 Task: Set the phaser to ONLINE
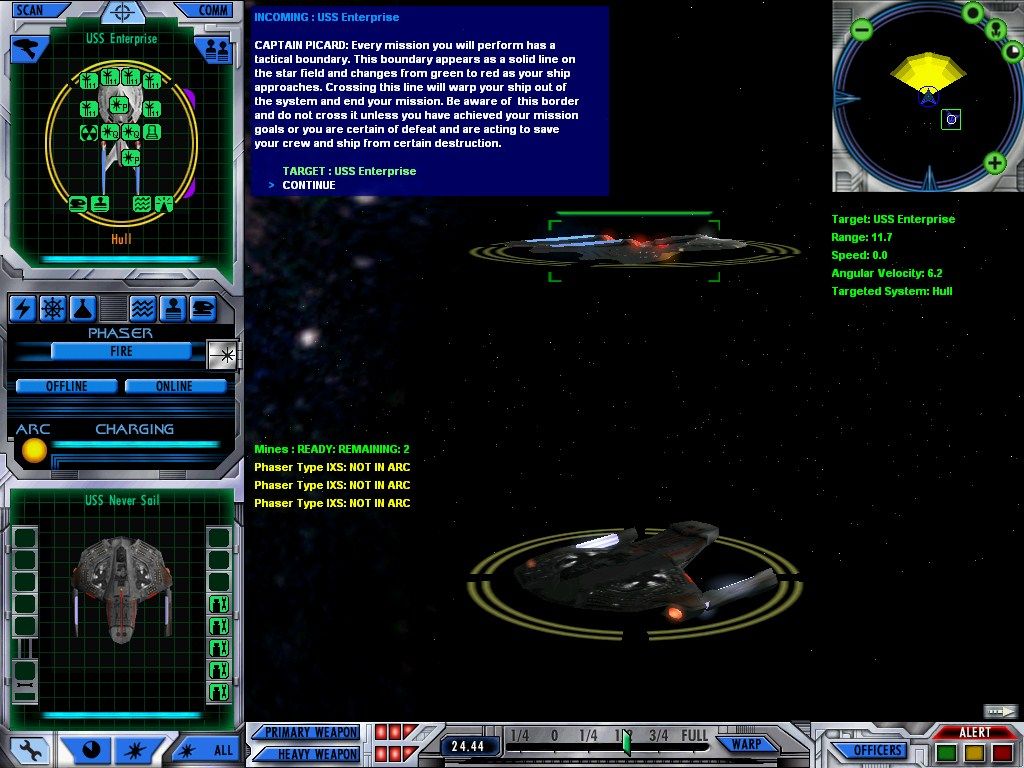[174, 386]
